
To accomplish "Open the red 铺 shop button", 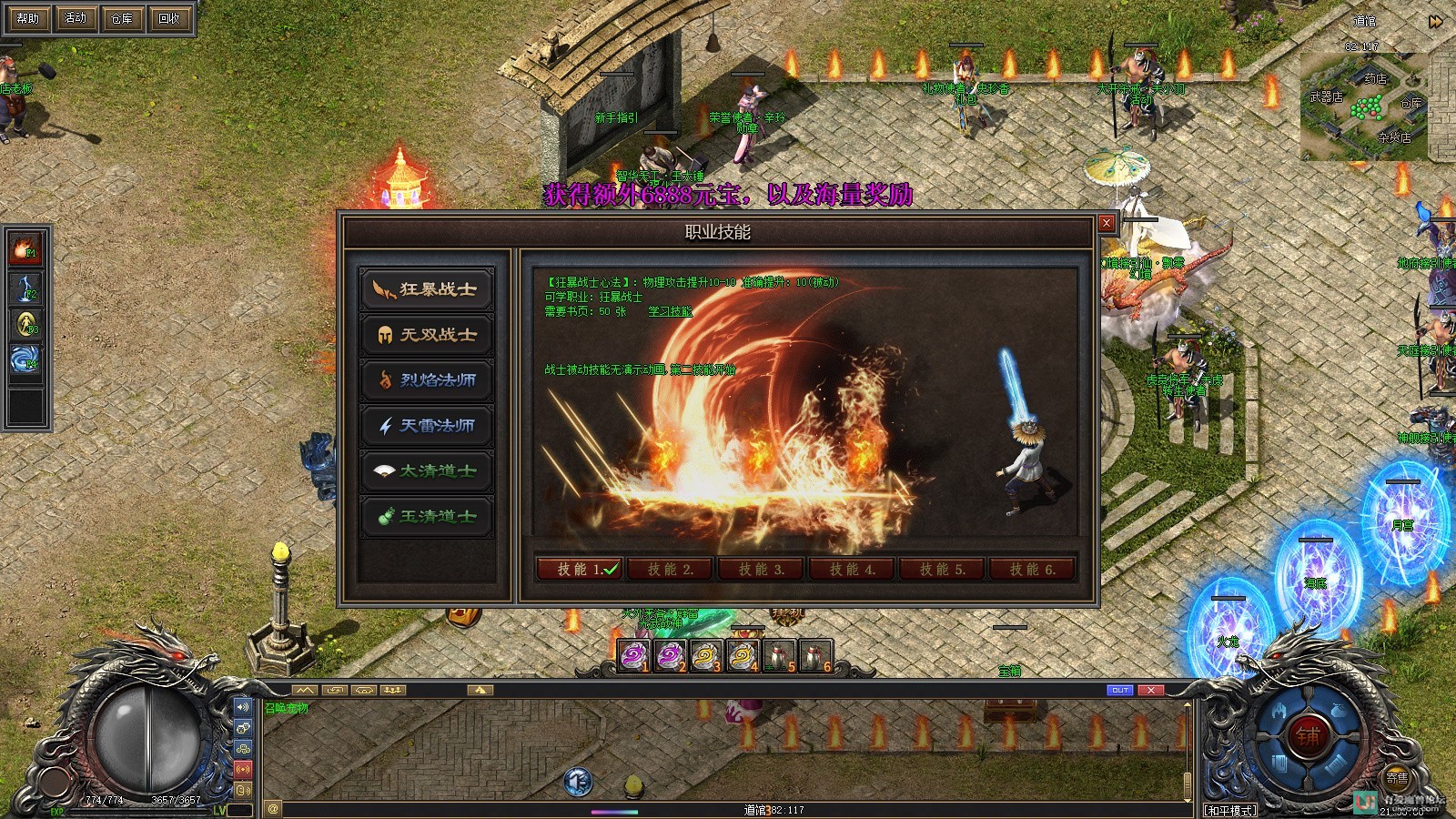I will (1308, 736).
